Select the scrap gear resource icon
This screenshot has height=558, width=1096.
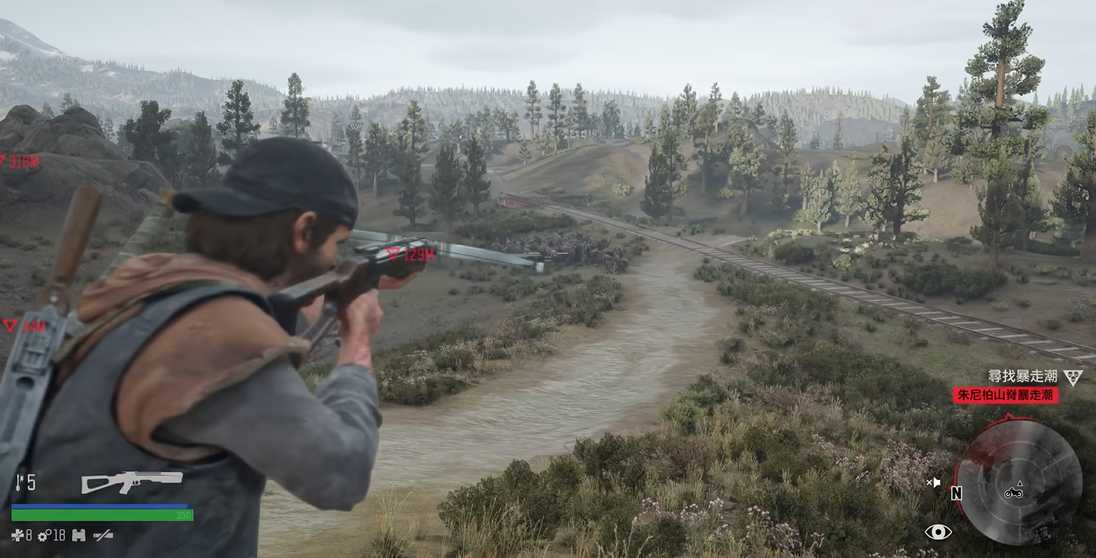(x=44, y=536)
